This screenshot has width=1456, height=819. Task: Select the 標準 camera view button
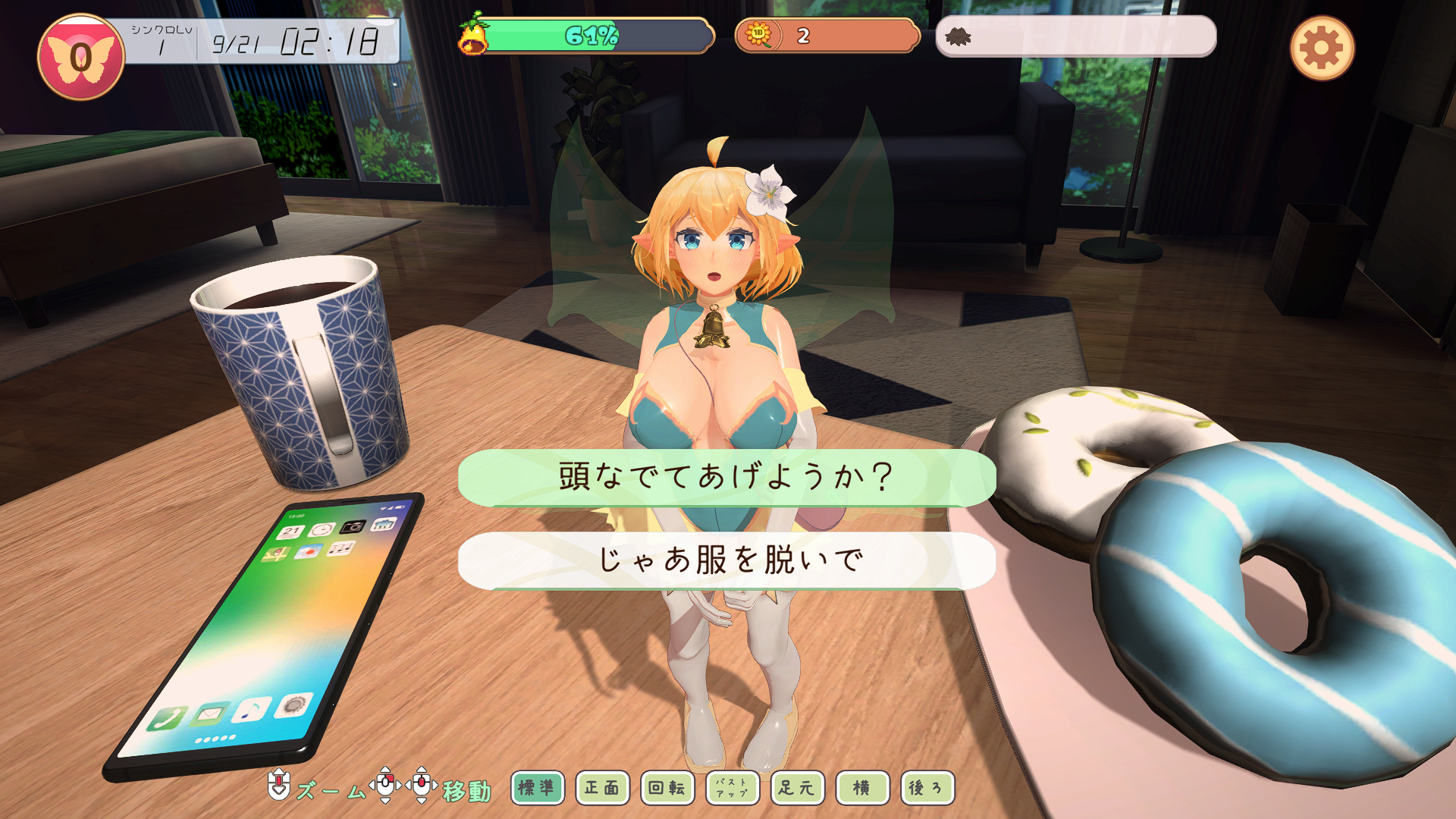[x=537, y=788]
